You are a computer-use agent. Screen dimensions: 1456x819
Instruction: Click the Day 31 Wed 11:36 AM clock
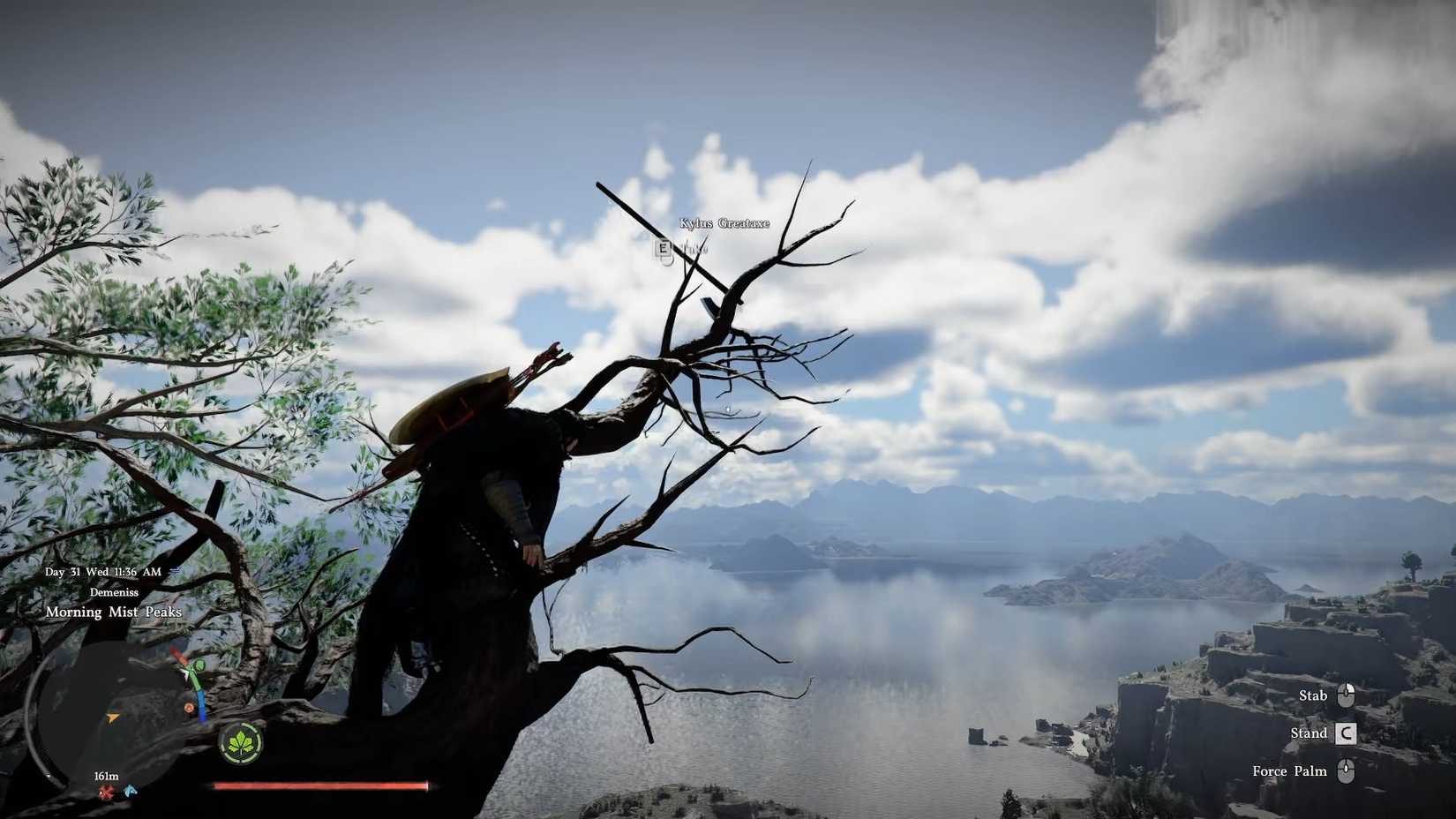103,571
